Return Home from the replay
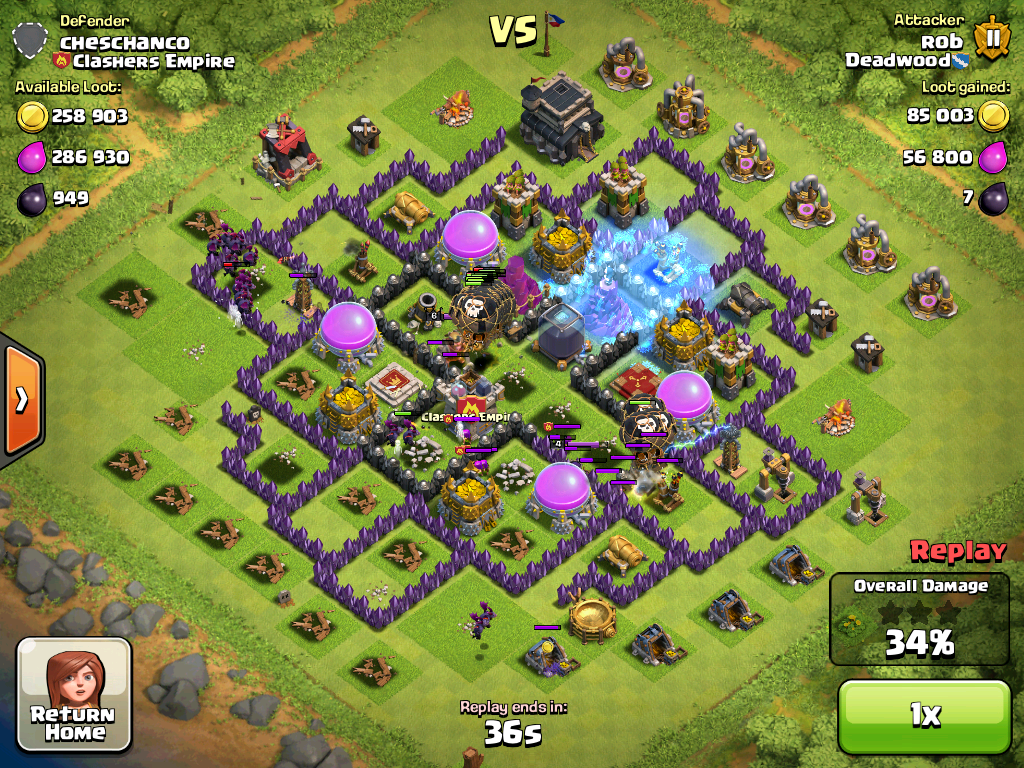 click(75, 695)
